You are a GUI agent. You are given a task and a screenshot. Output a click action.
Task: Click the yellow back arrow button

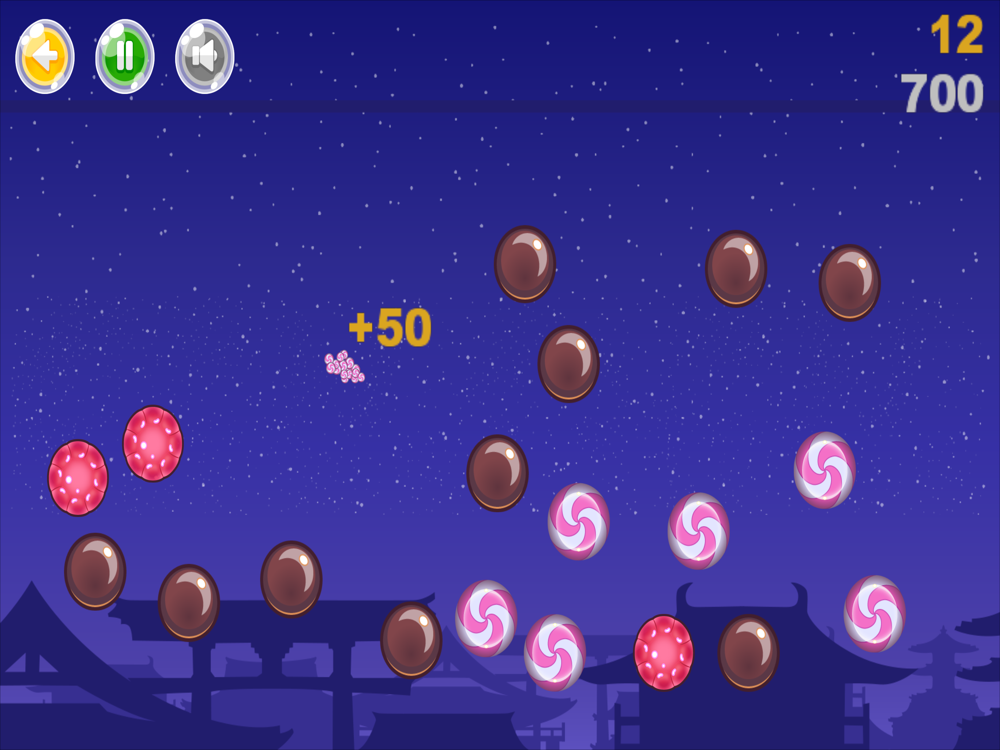click(44, 56)
